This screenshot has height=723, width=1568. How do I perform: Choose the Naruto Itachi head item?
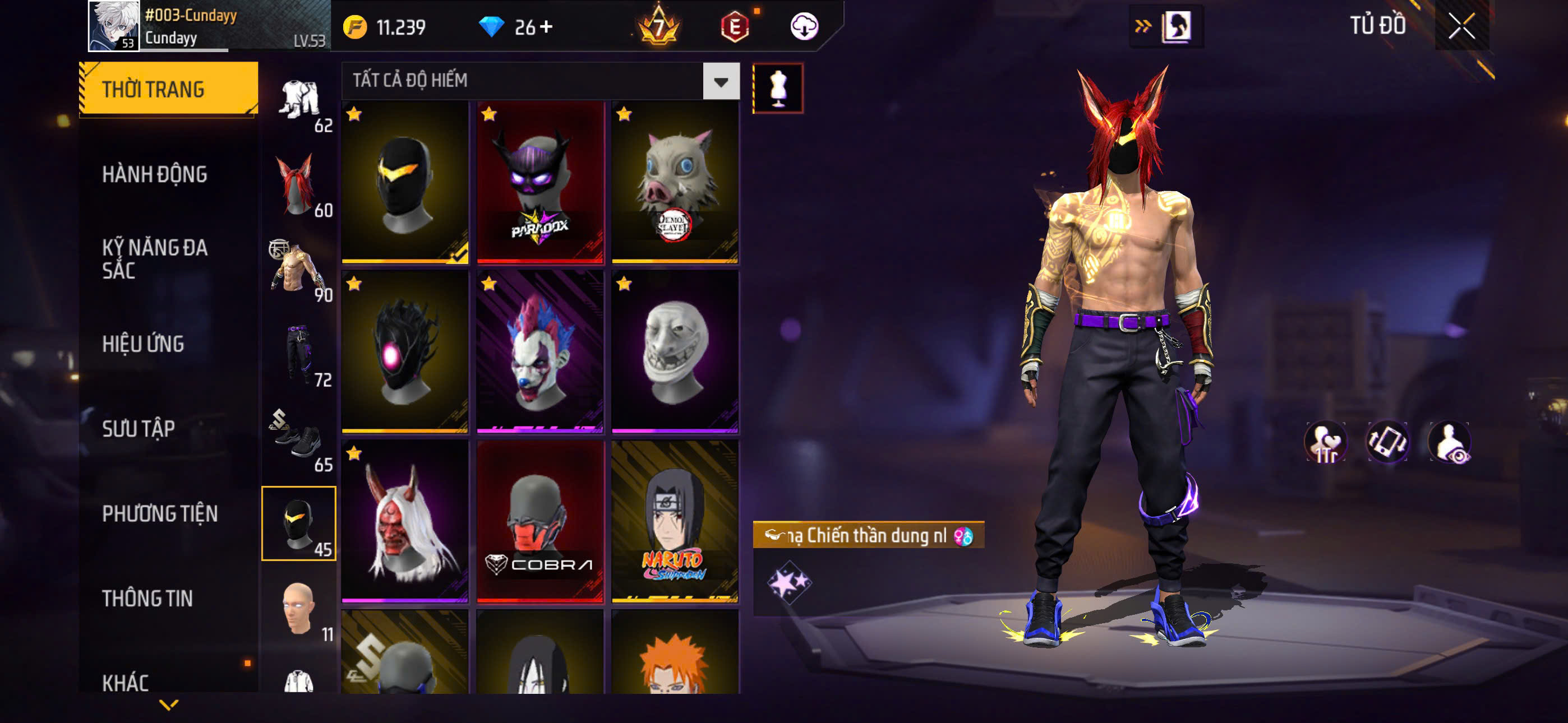click(x=675, y=522)
